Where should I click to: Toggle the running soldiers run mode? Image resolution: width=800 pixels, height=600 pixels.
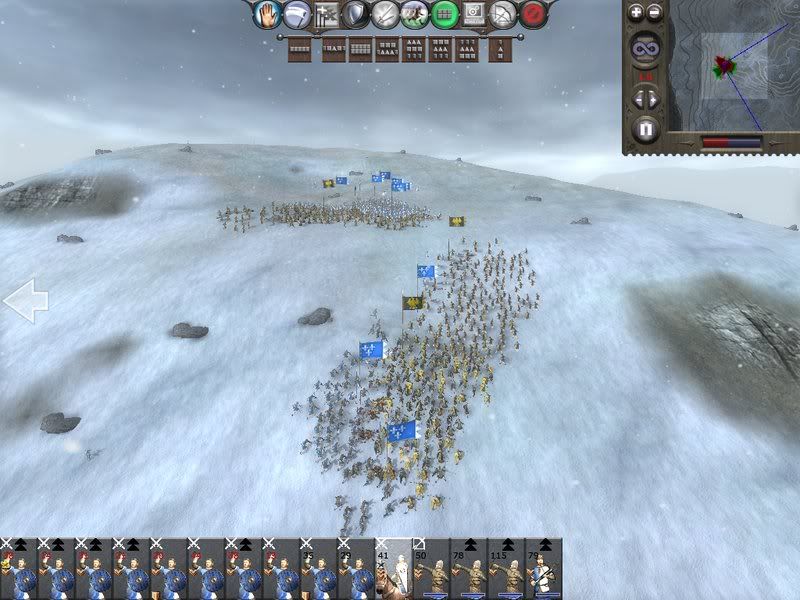click(415, 14)
